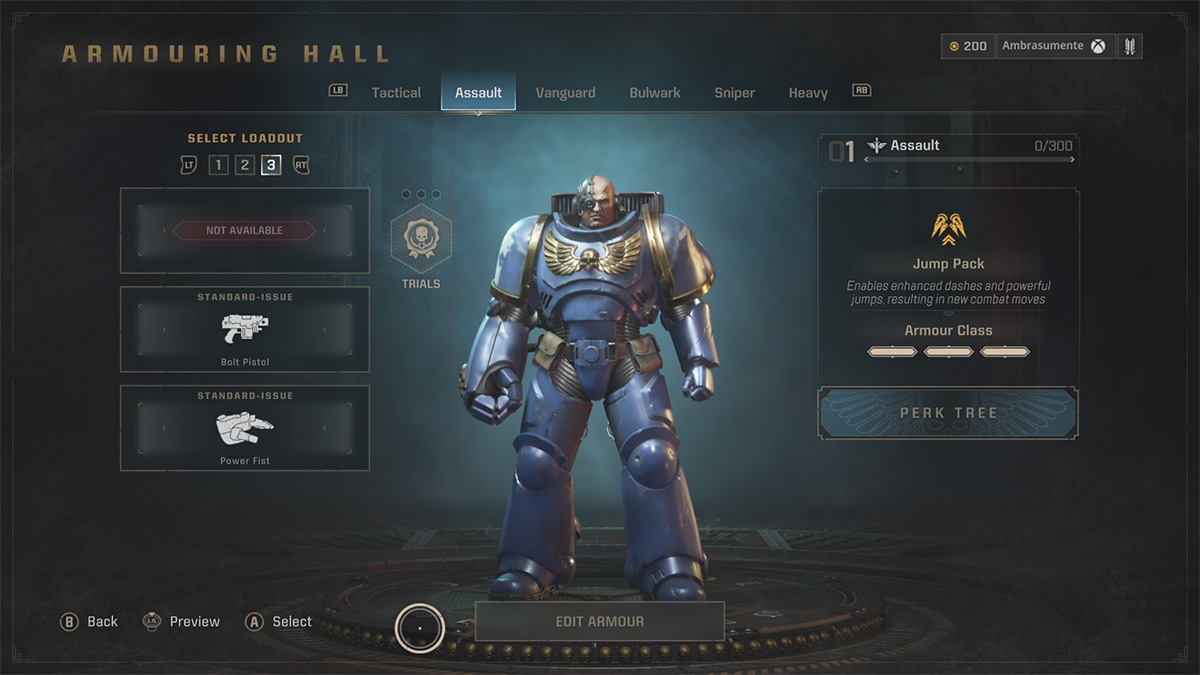The width and height of the screenshot is (1200, 675).
Task: Switch to the Tactical class tab
Action: (x=396, y=93)
